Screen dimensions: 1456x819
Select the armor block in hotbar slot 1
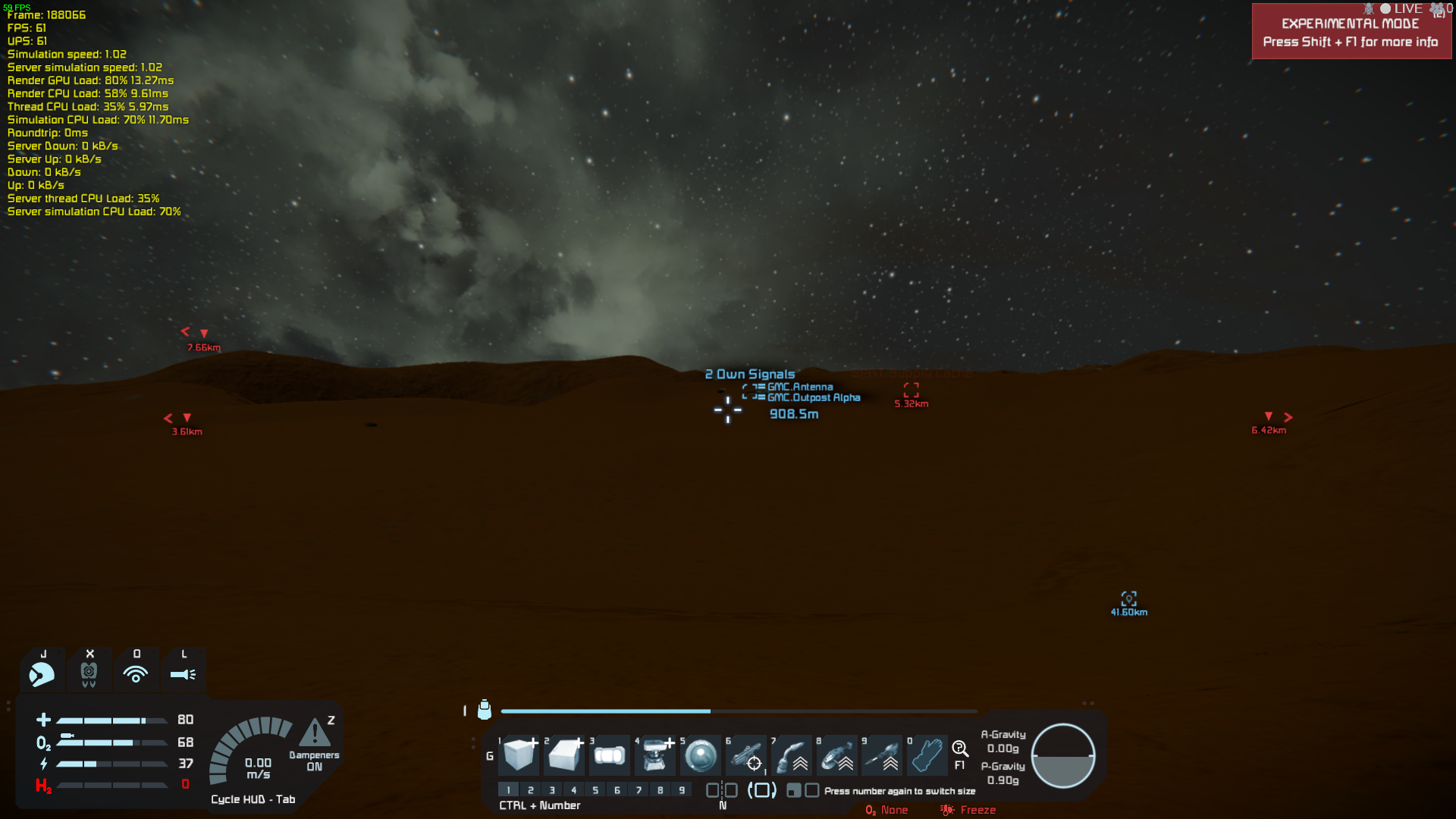519,755
